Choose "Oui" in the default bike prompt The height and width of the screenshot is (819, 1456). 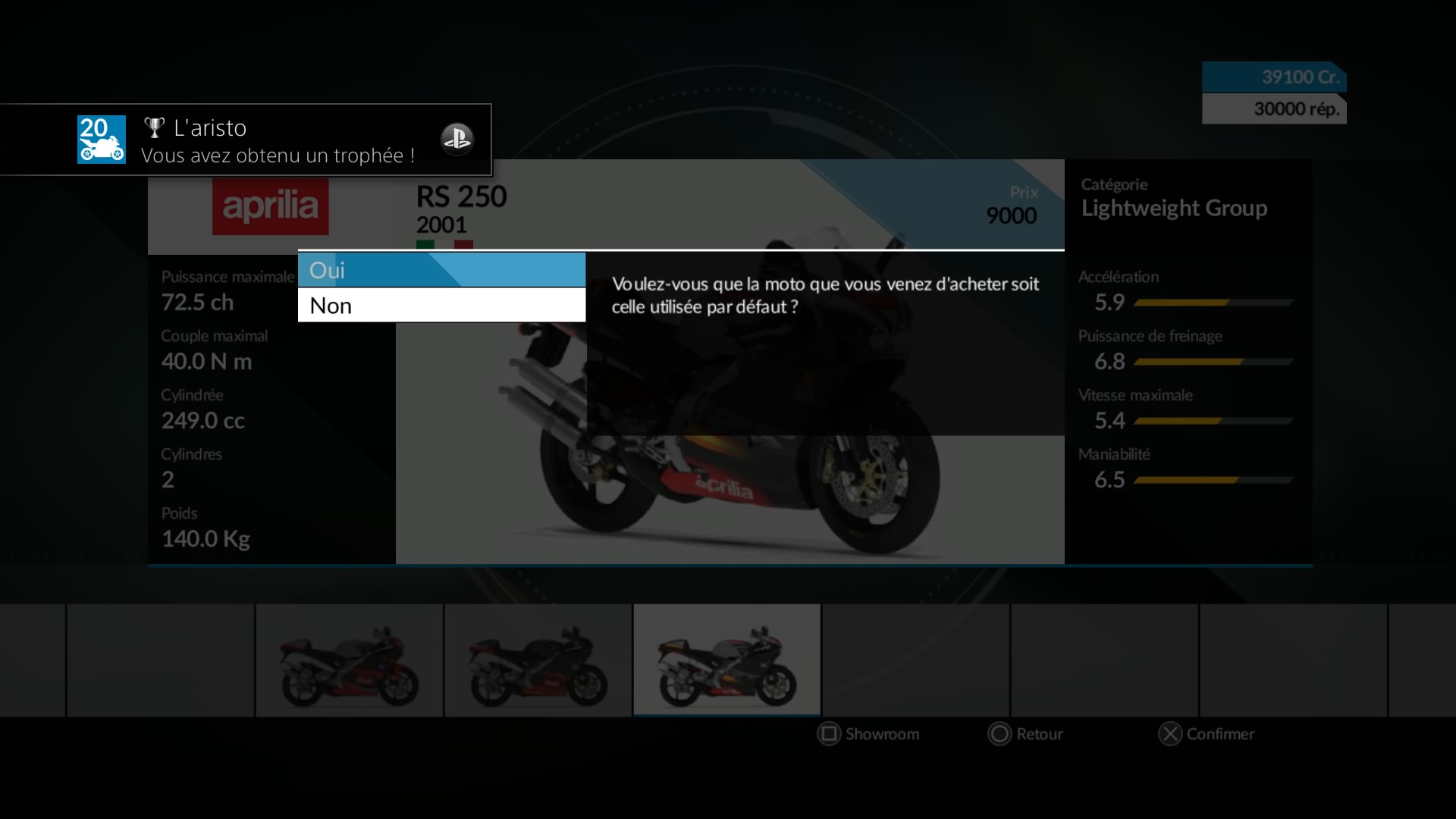[x=441, y=270]
